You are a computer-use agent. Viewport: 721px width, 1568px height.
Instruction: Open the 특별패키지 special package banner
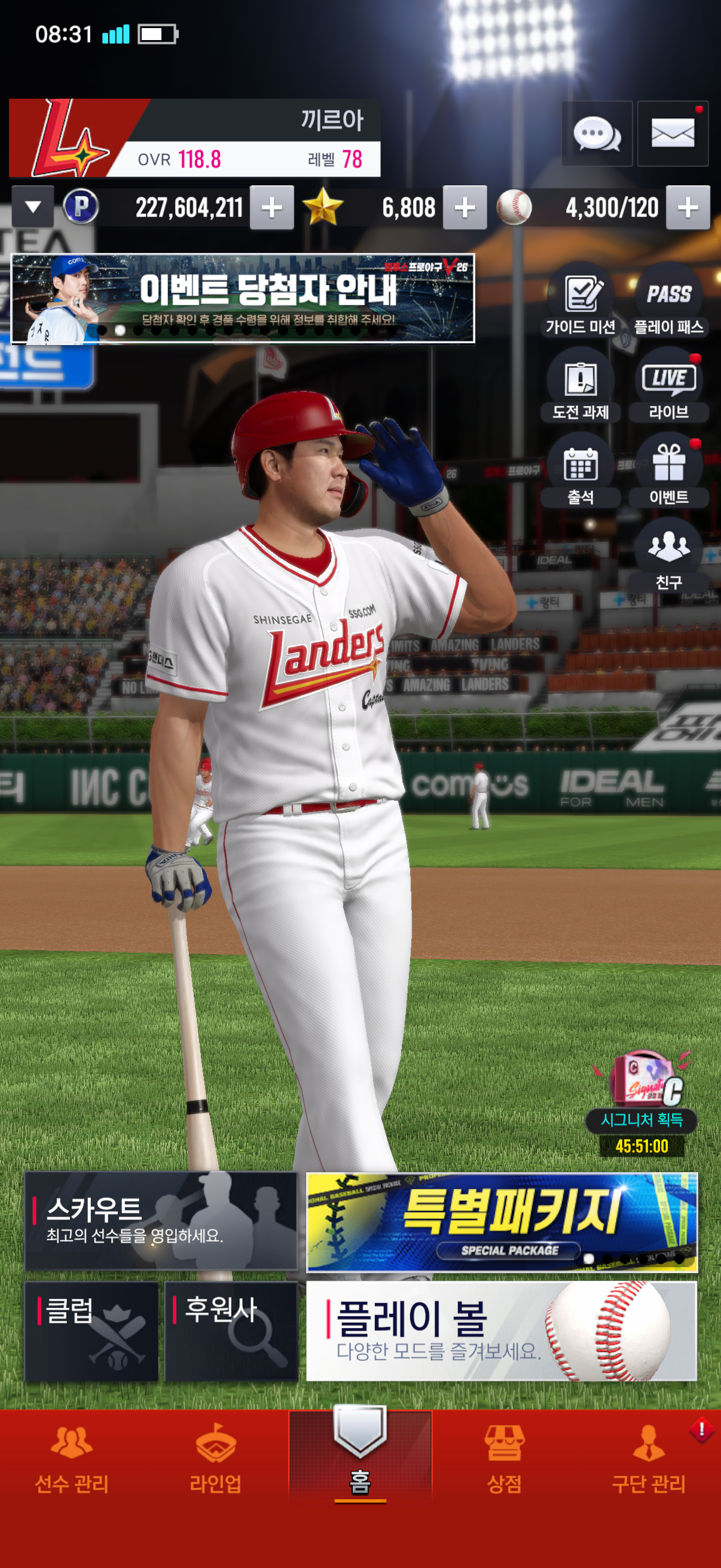(x=502, y=1222)
